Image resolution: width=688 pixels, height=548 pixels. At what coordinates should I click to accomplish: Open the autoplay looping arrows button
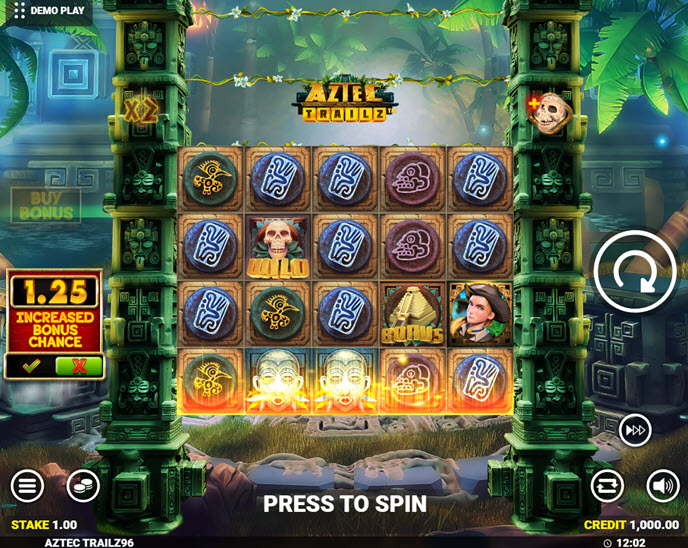coord(607,486)
